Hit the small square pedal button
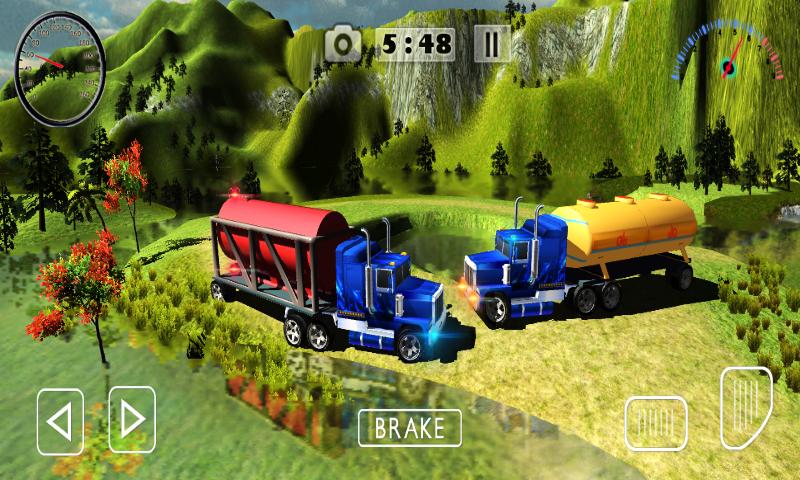 point(656,423)
